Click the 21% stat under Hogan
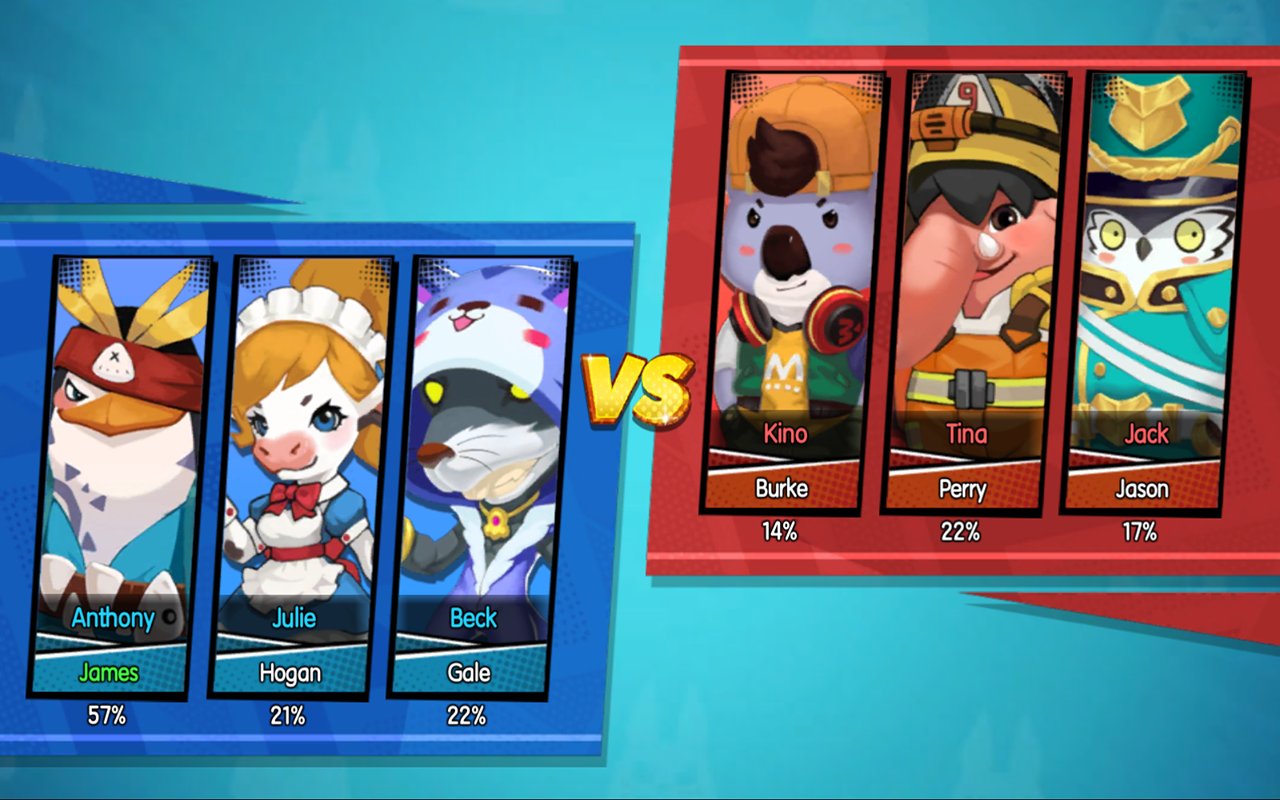Image resolution: width=1280 pixels, height=800 pixels. (x=287, y=714)
